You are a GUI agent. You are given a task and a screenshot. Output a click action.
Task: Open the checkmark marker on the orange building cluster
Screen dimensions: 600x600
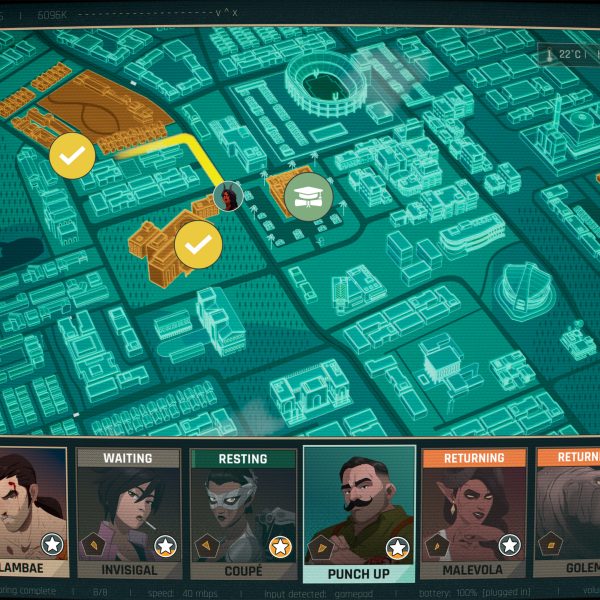point(198,244)
